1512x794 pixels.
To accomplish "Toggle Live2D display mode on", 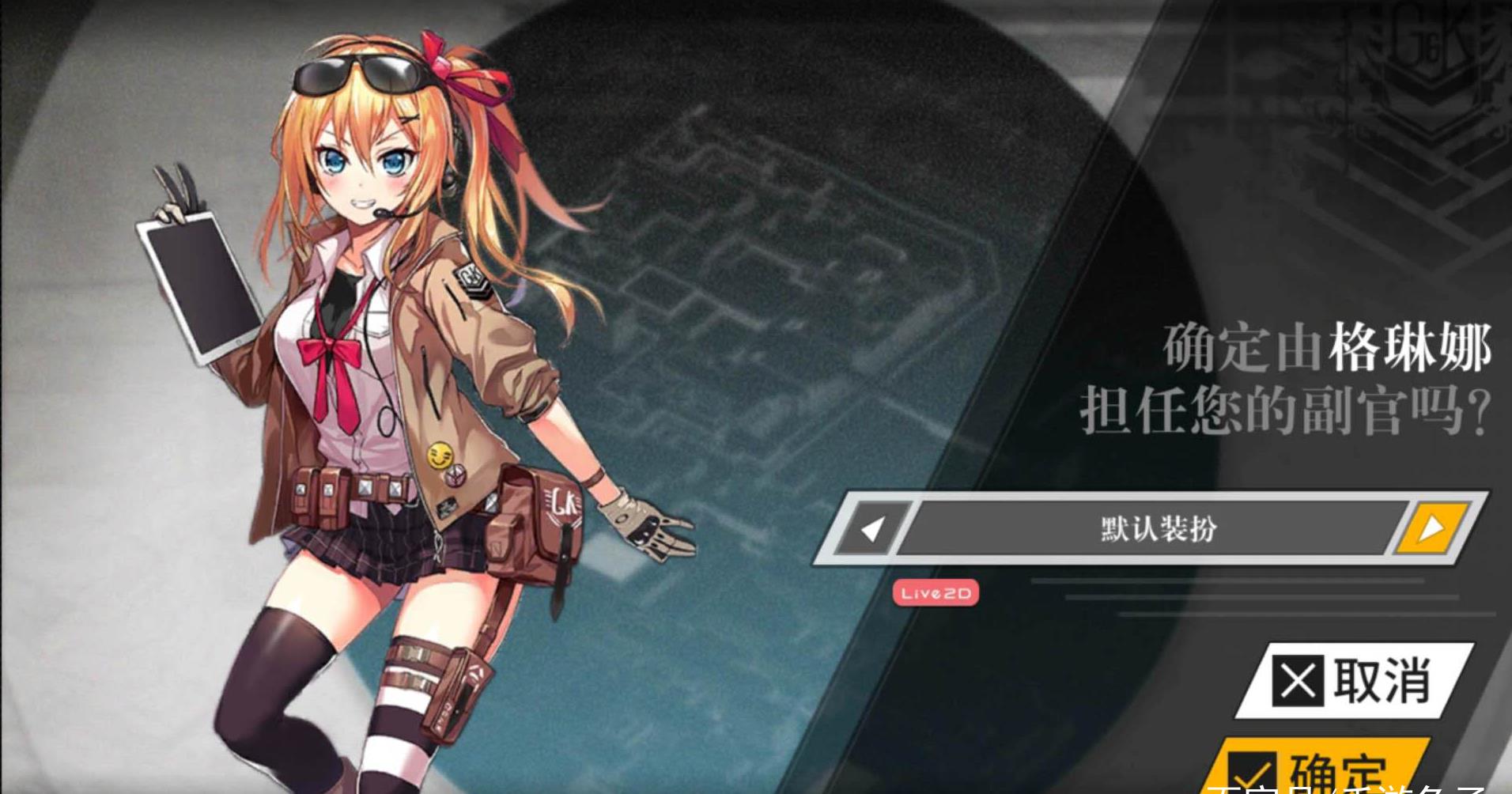I will 938,594.
